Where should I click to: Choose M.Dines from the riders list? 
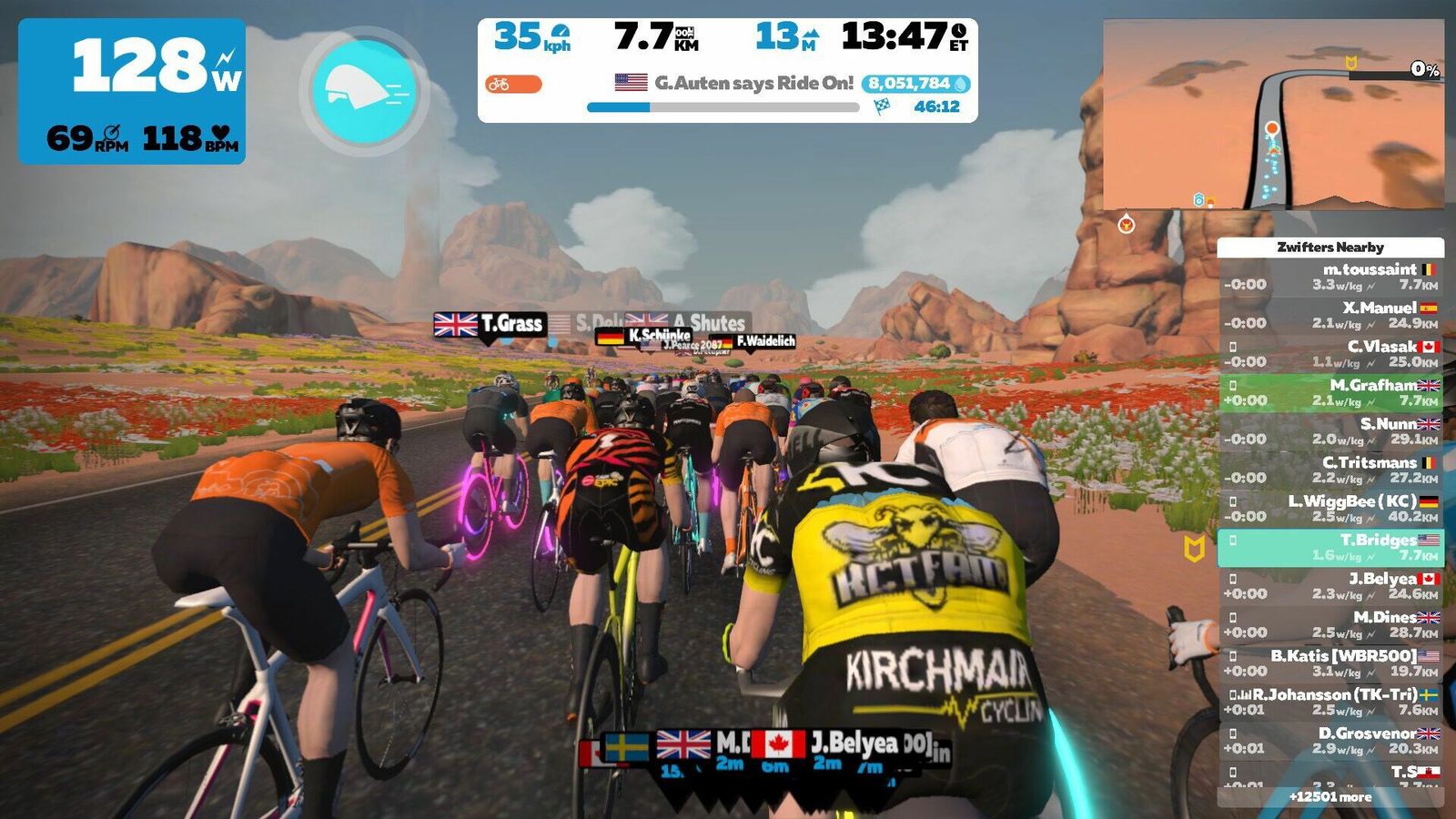pyautogui.click(x=1330, y=624)
